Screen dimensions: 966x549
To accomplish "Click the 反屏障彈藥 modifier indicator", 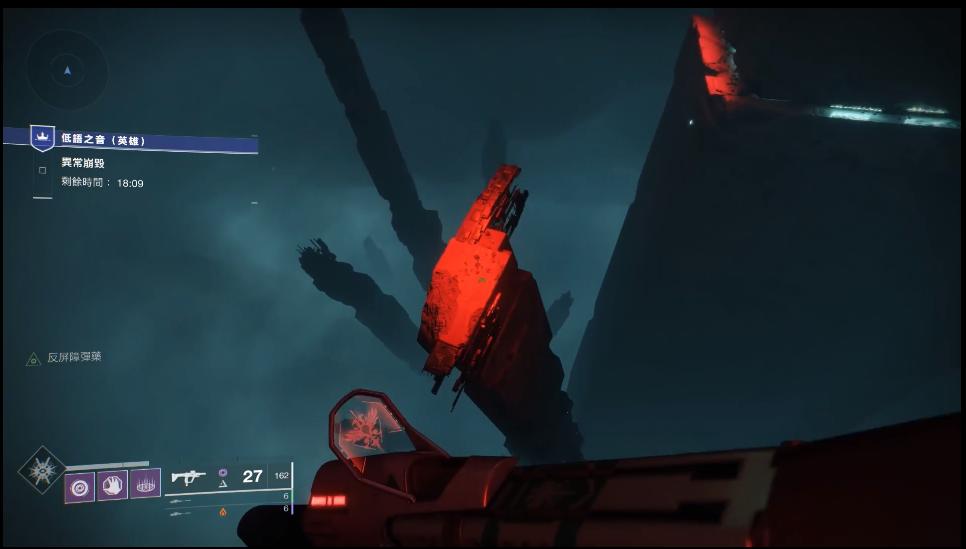I will click(x=74, y=357).
